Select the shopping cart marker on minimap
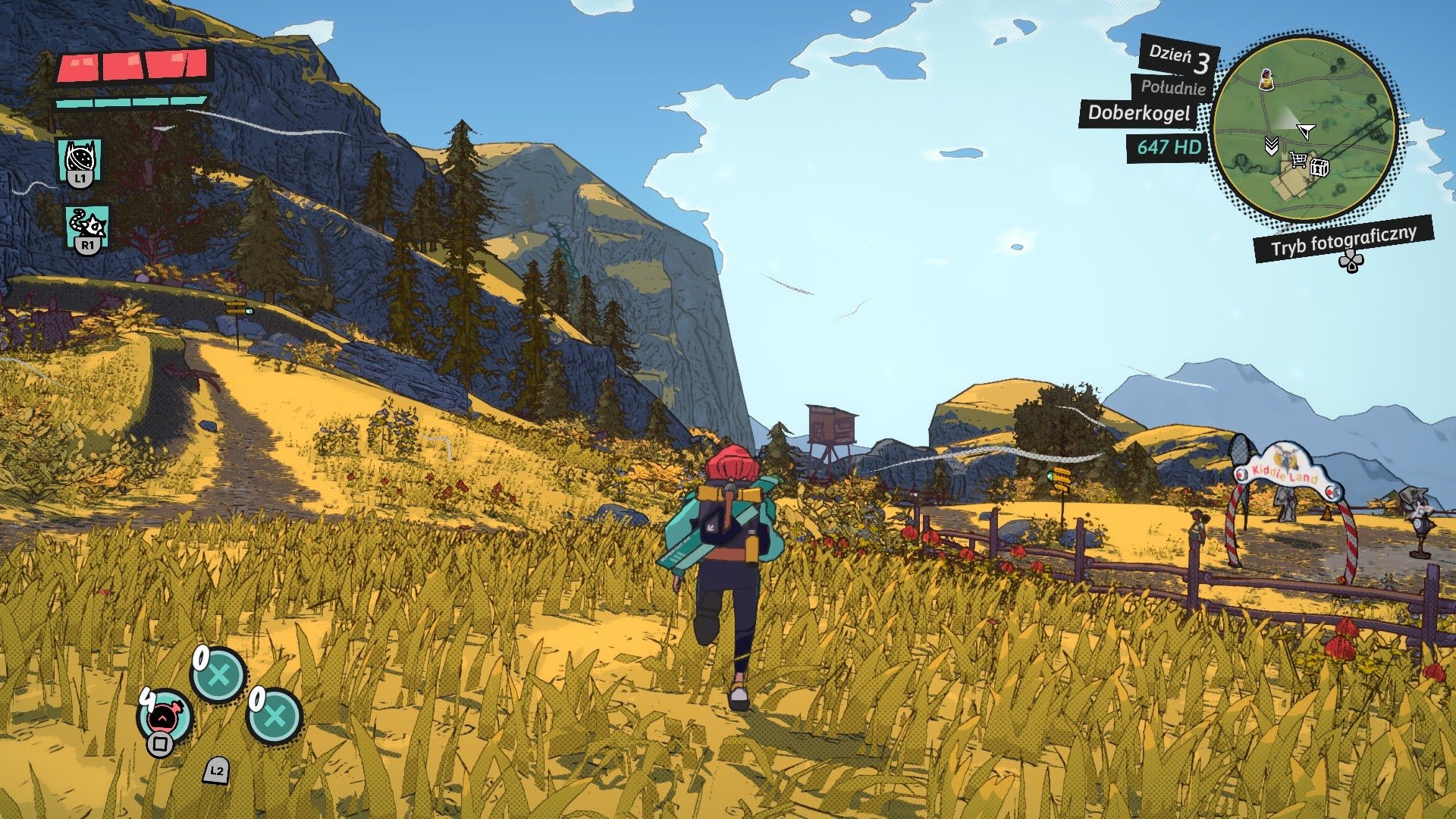Screen dimensions: 1456x819 point(1298,160)
